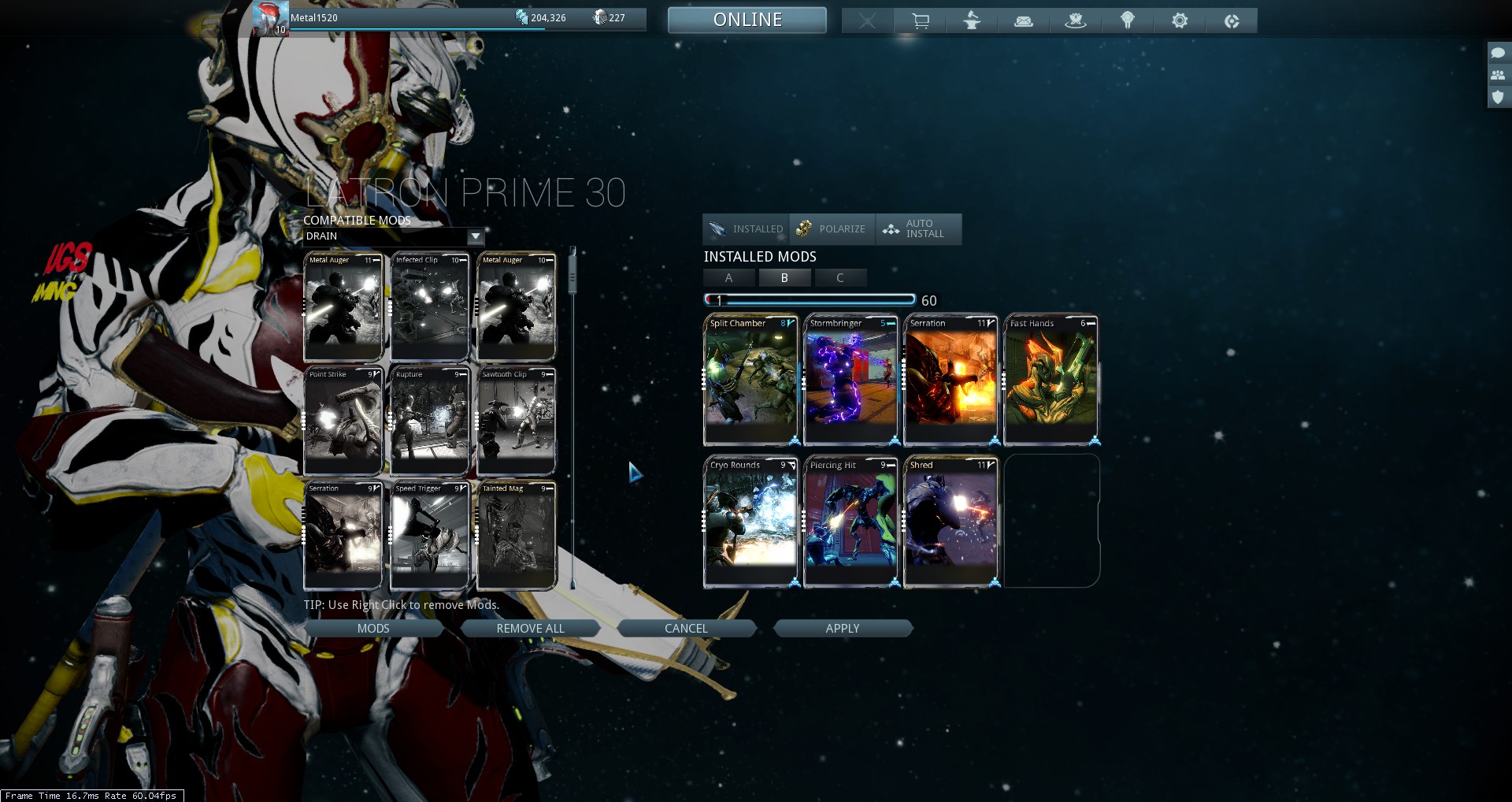
Task: Select the Polarize option
Action: coord(832,229)
